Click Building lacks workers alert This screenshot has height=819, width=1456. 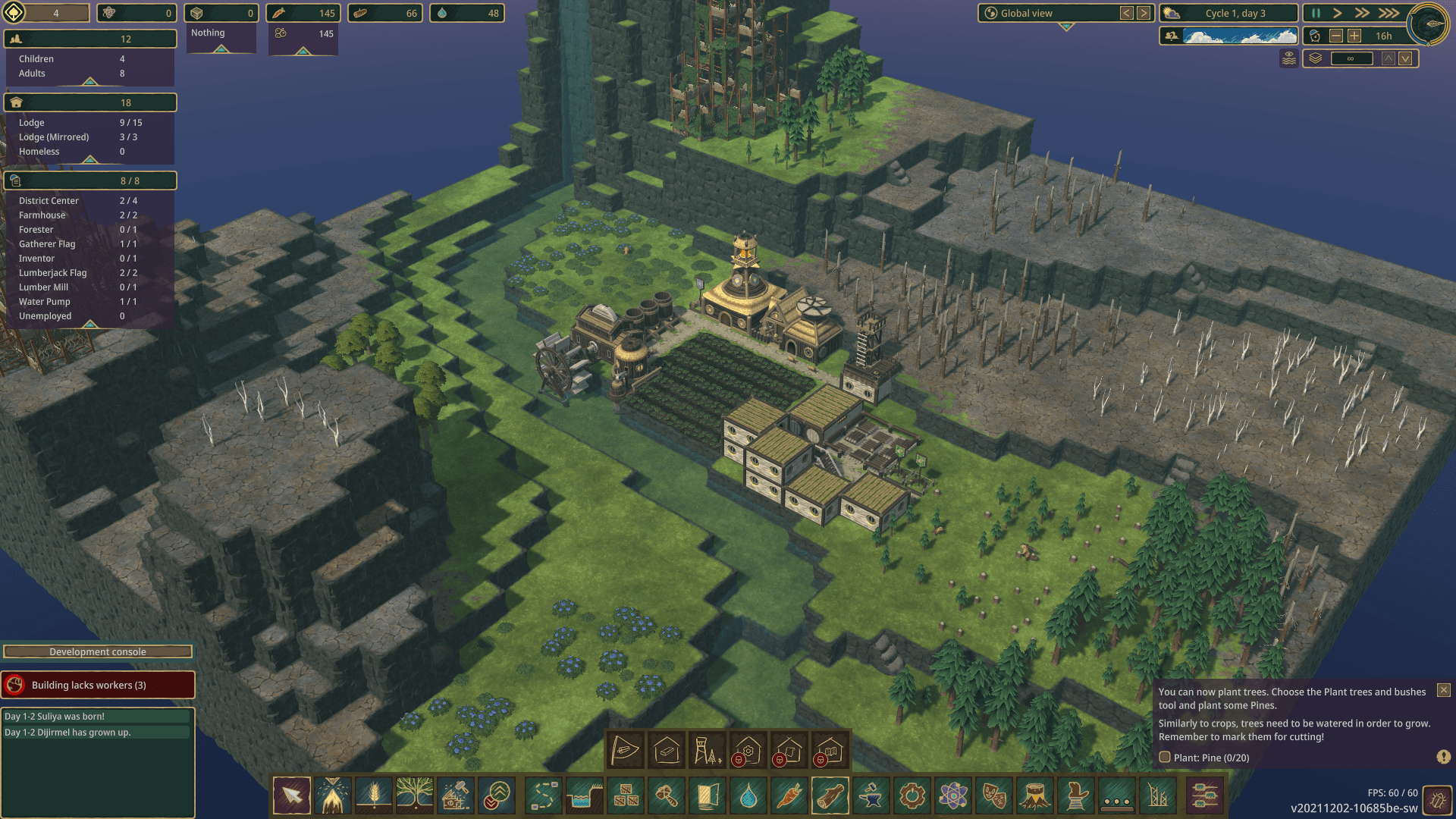[x=98, y=686]
